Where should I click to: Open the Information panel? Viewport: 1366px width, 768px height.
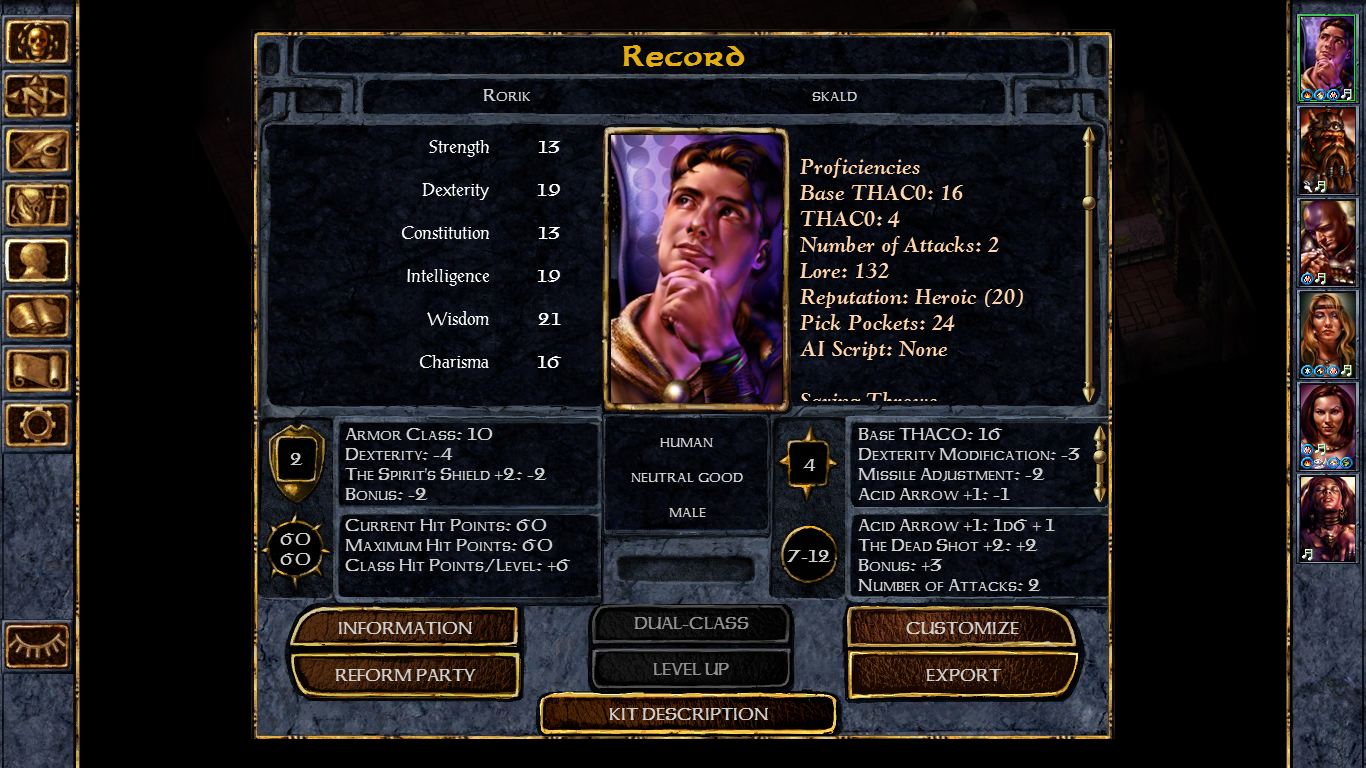pos(404,628)
